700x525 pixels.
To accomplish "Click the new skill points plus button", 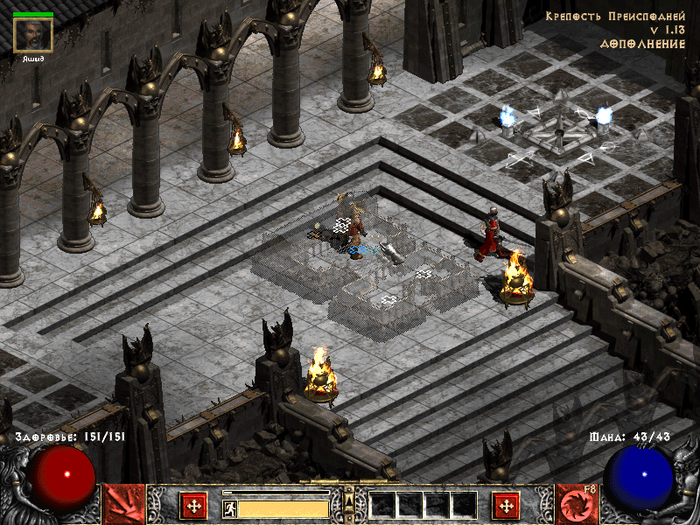I will pyautogui.click(x=506, y=504).
